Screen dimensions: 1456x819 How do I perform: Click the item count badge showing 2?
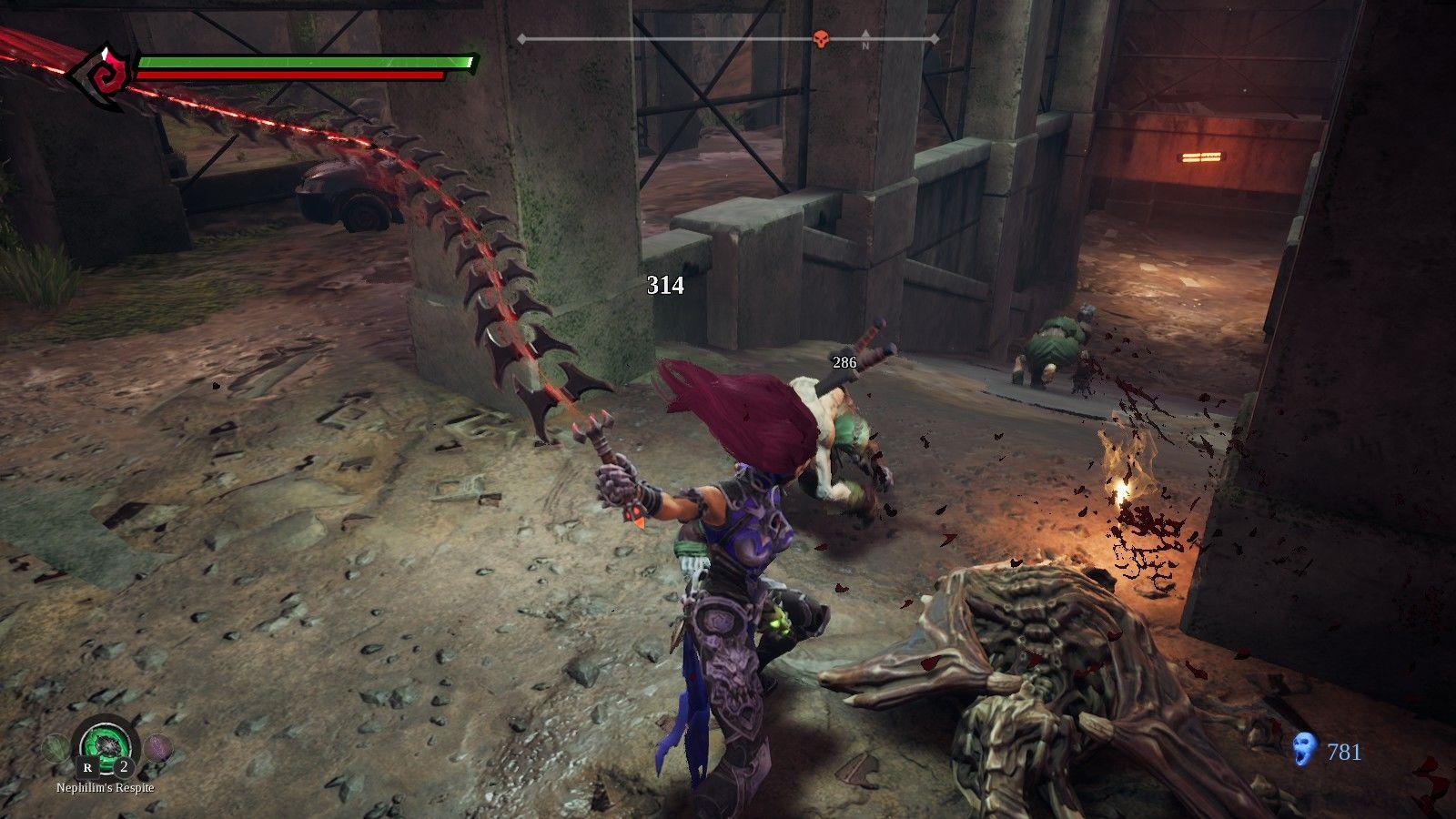click(123, 767)
